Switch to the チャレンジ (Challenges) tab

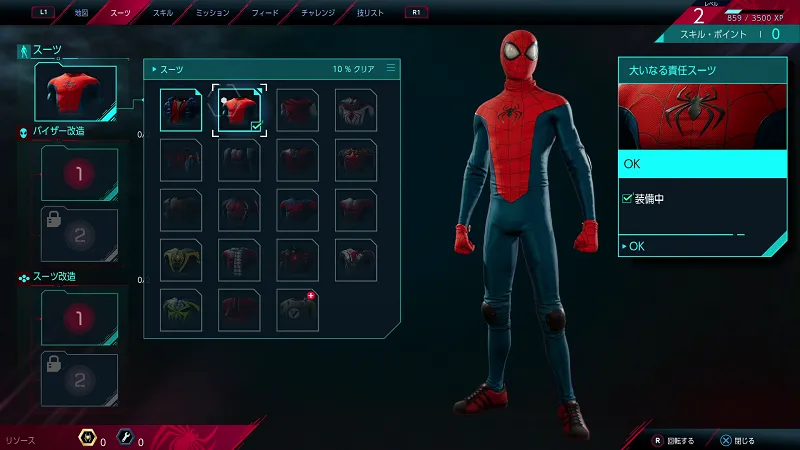pos(320,13)
